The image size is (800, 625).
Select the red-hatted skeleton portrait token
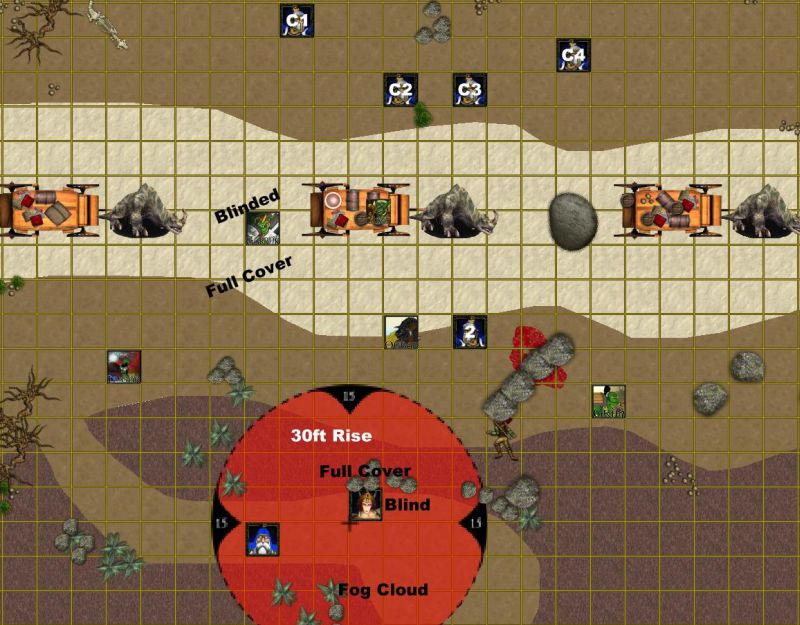124,366
